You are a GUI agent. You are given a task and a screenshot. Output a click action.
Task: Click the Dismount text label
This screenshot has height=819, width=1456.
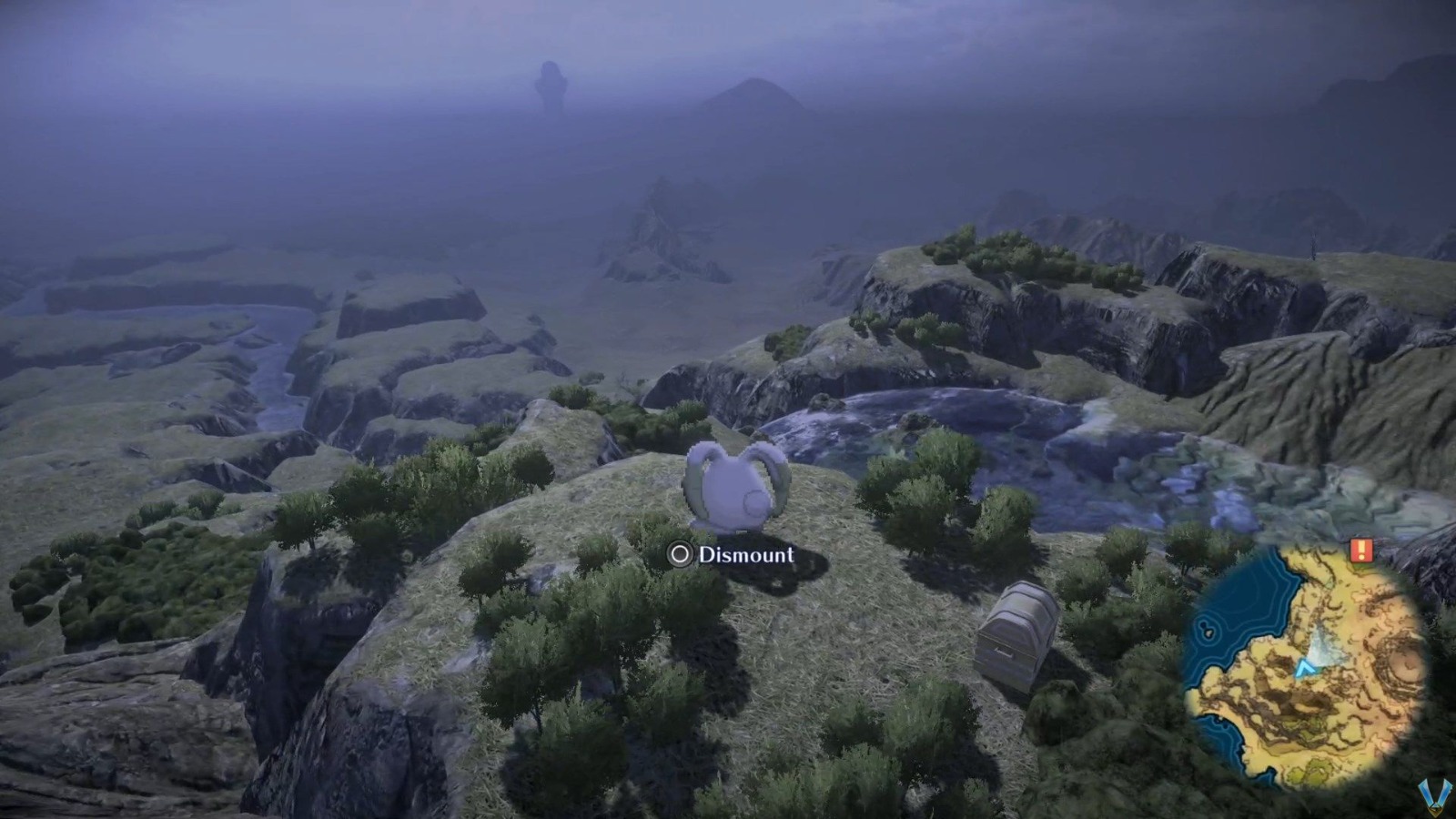(746, 552)
